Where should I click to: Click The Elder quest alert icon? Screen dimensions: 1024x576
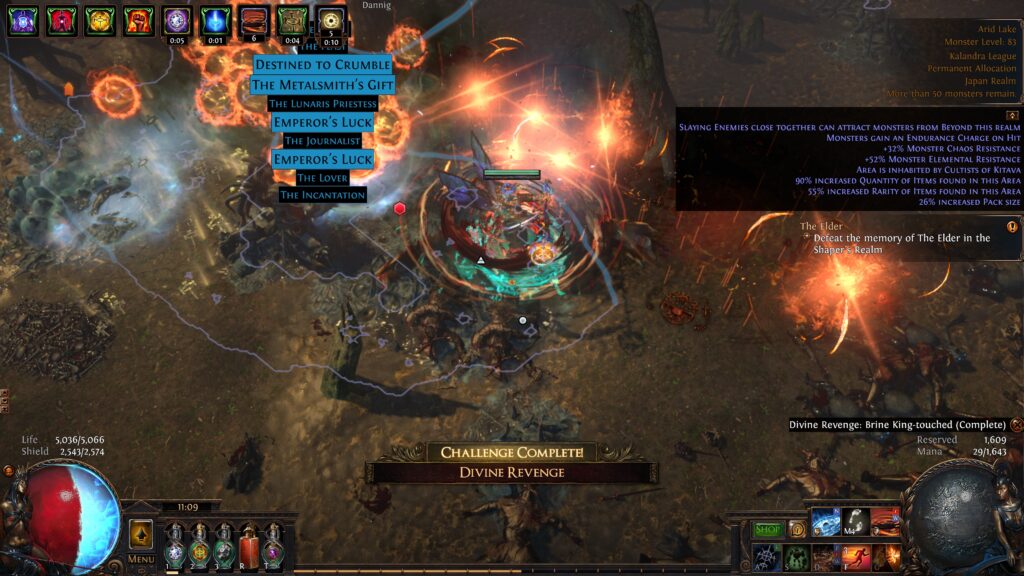1012,227
